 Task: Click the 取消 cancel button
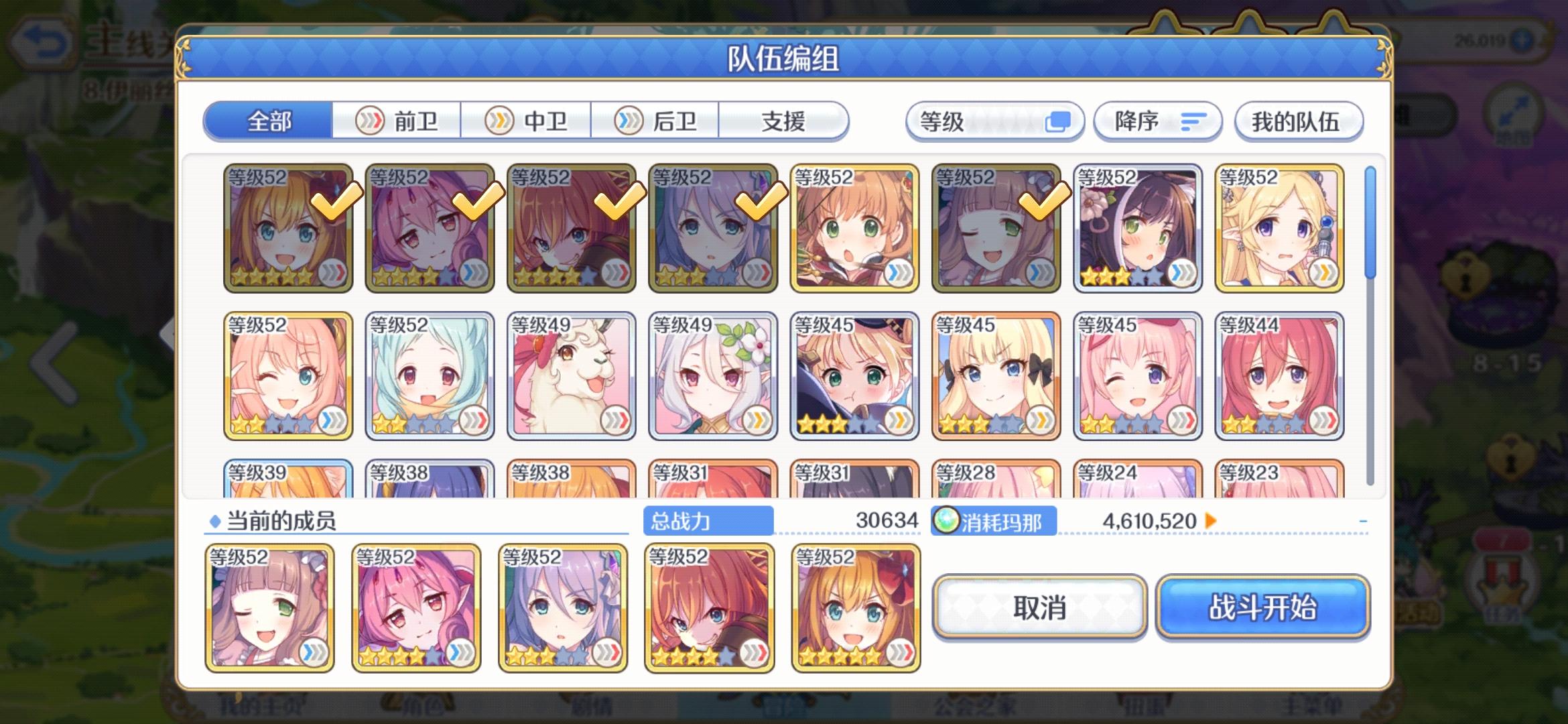pyautogui.click(x=1039, y=608)
